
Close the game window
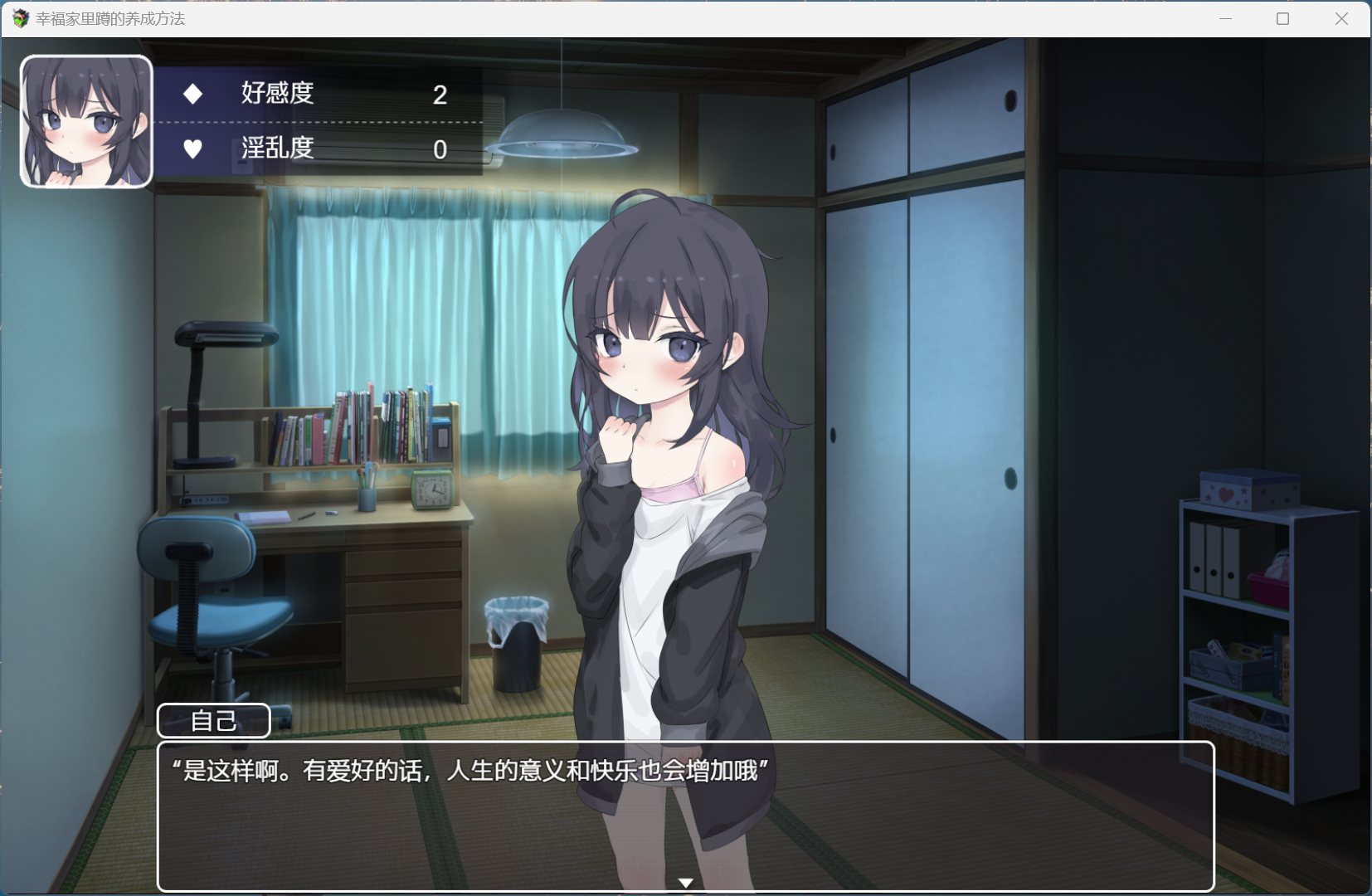click(x=1340, y=18)
